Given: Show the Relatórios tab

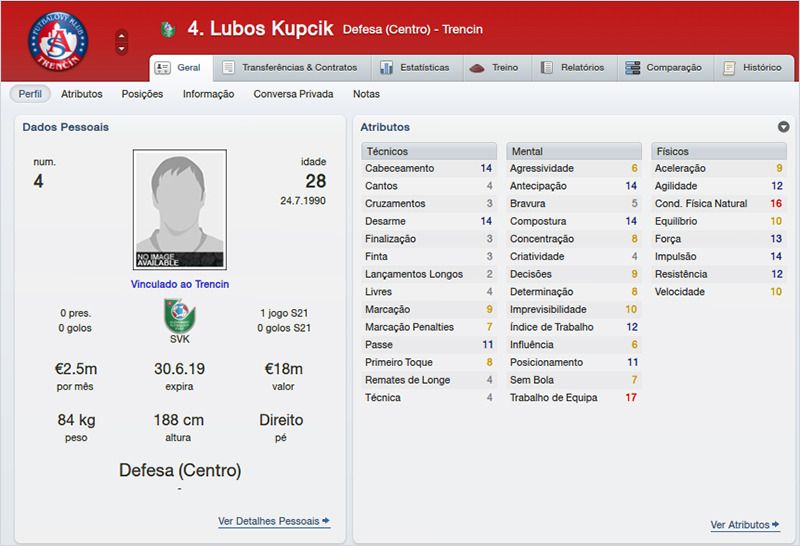Looking at the screenshot, I should coord(573,68).
